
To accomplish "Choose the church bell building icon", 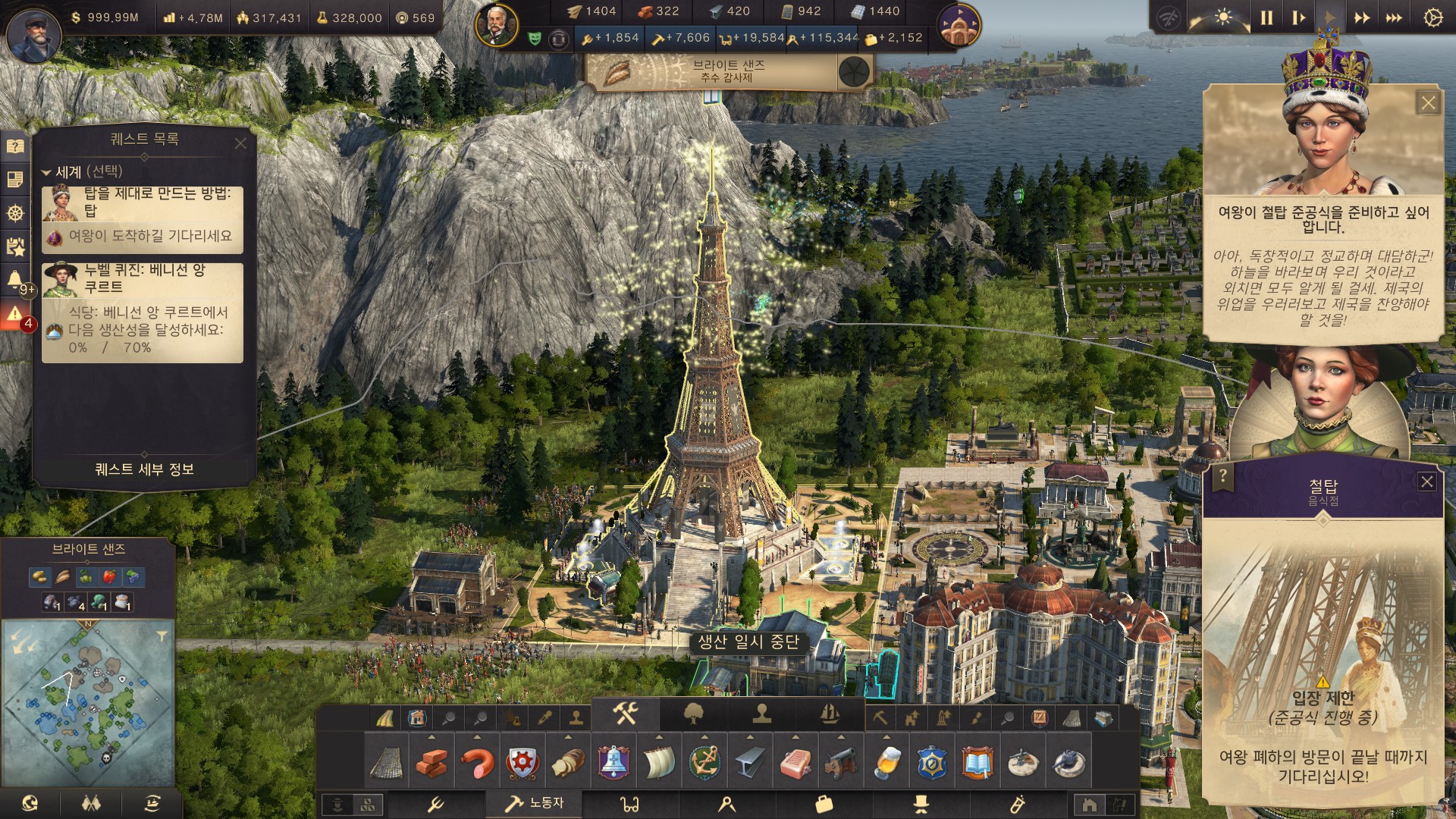I will (x=613, y=762).
